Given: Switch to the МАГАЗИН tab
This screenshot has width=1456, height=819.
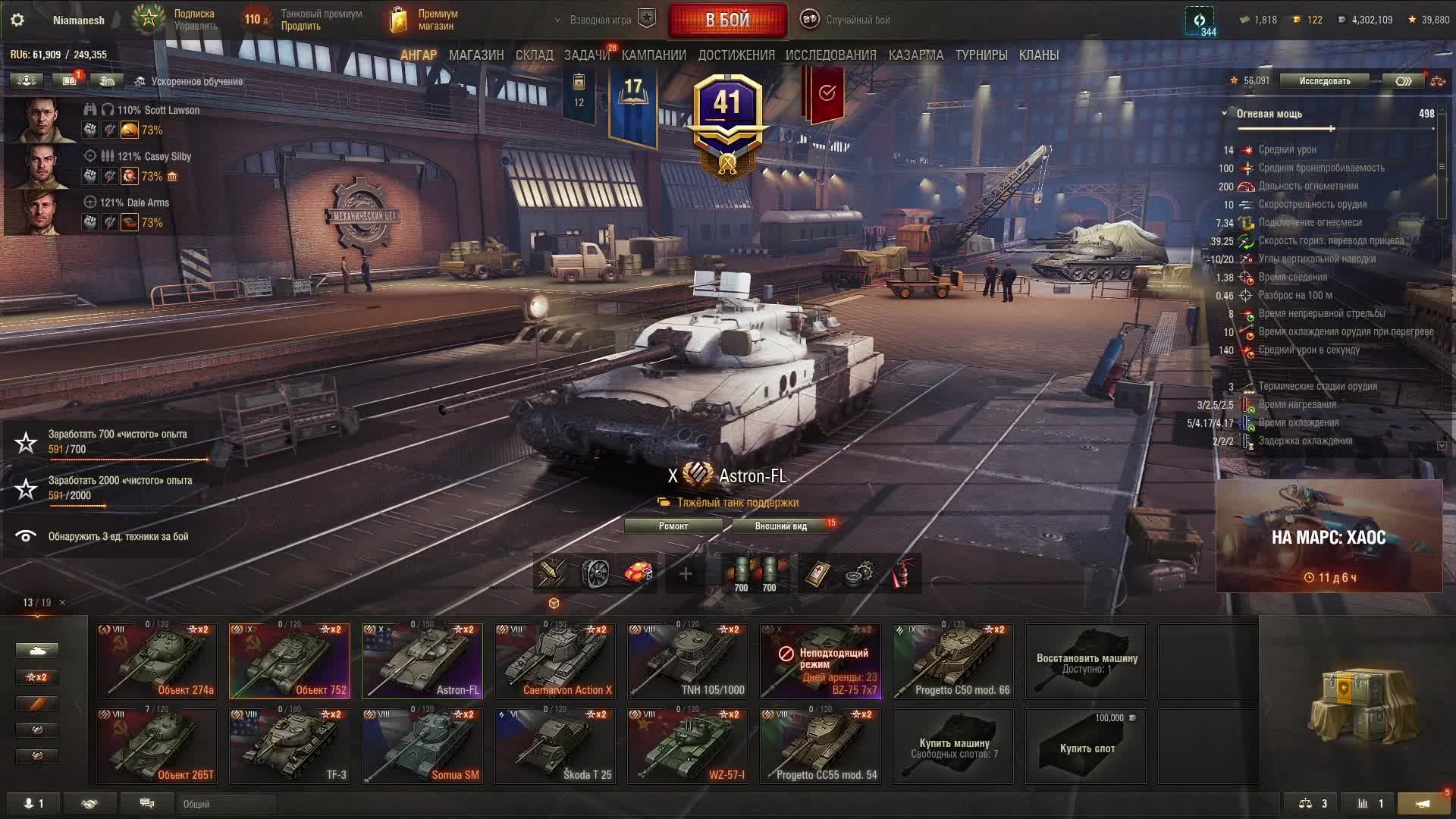Looking at the screenshot, I should (475, 55).
